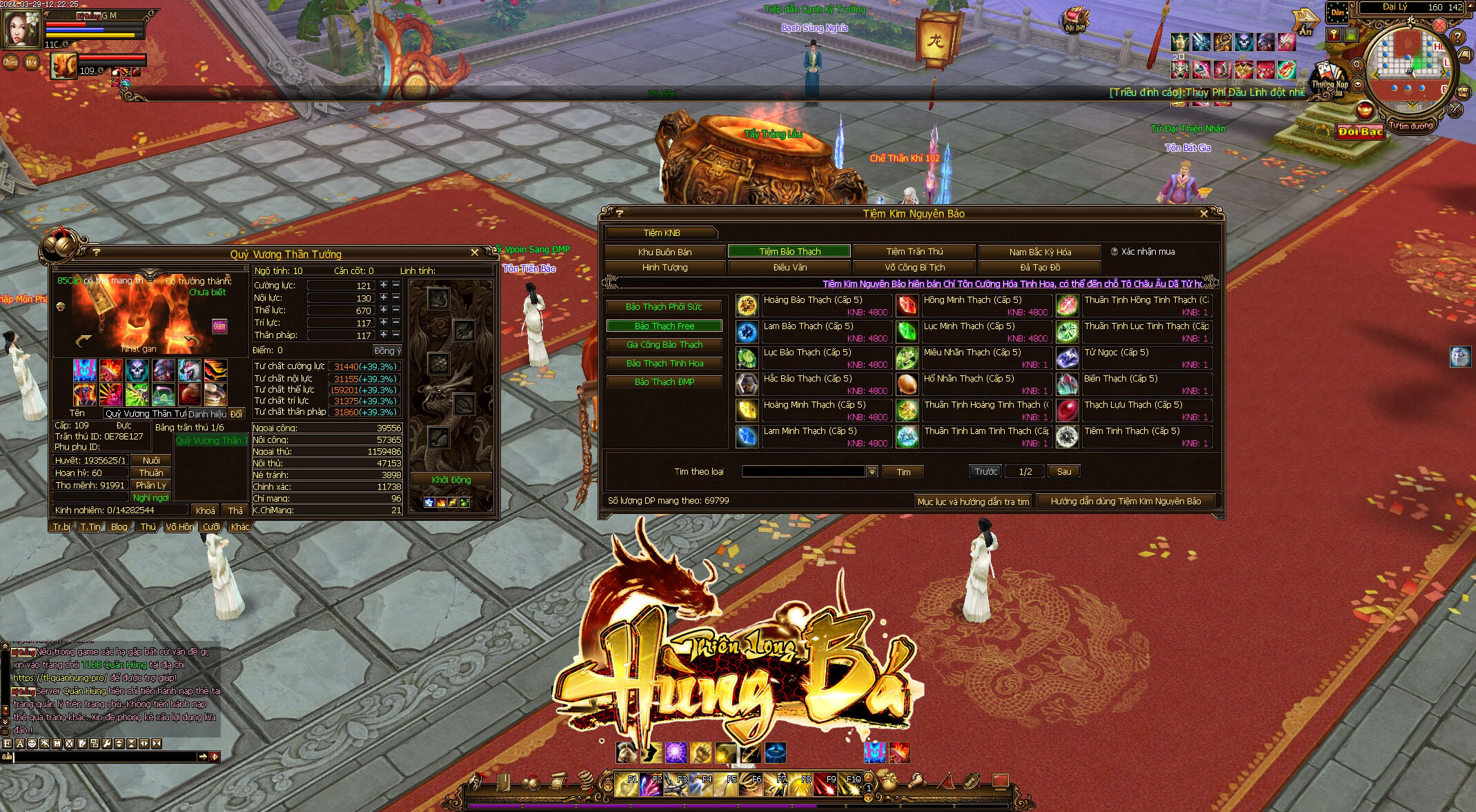Screen dimensions: 1476x812
Task: Select the Bảo Thạch Tinh Hoa category
Action: coord(664,364)
